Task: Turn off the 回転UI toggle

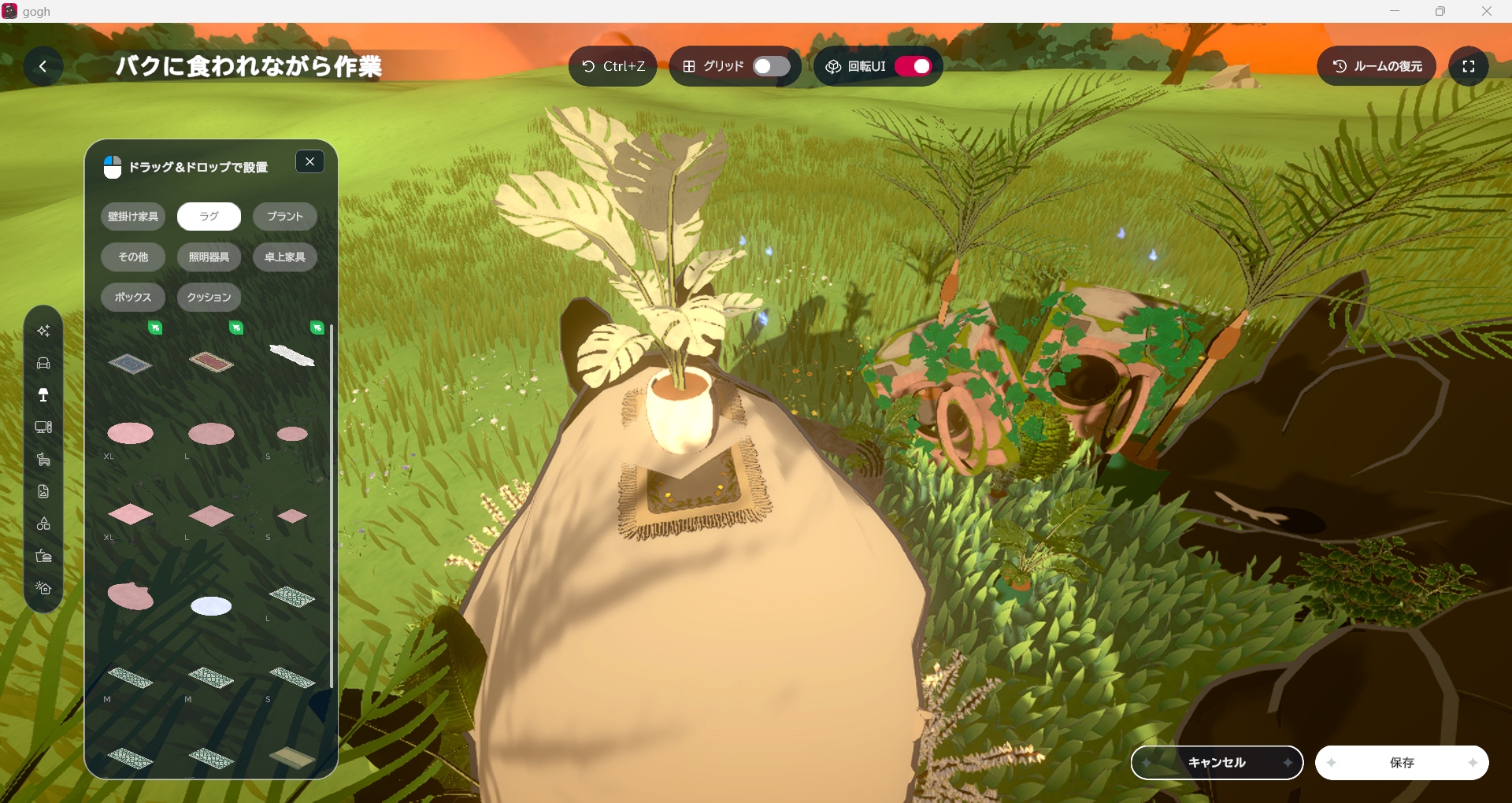Action: (x=913, y=66)
